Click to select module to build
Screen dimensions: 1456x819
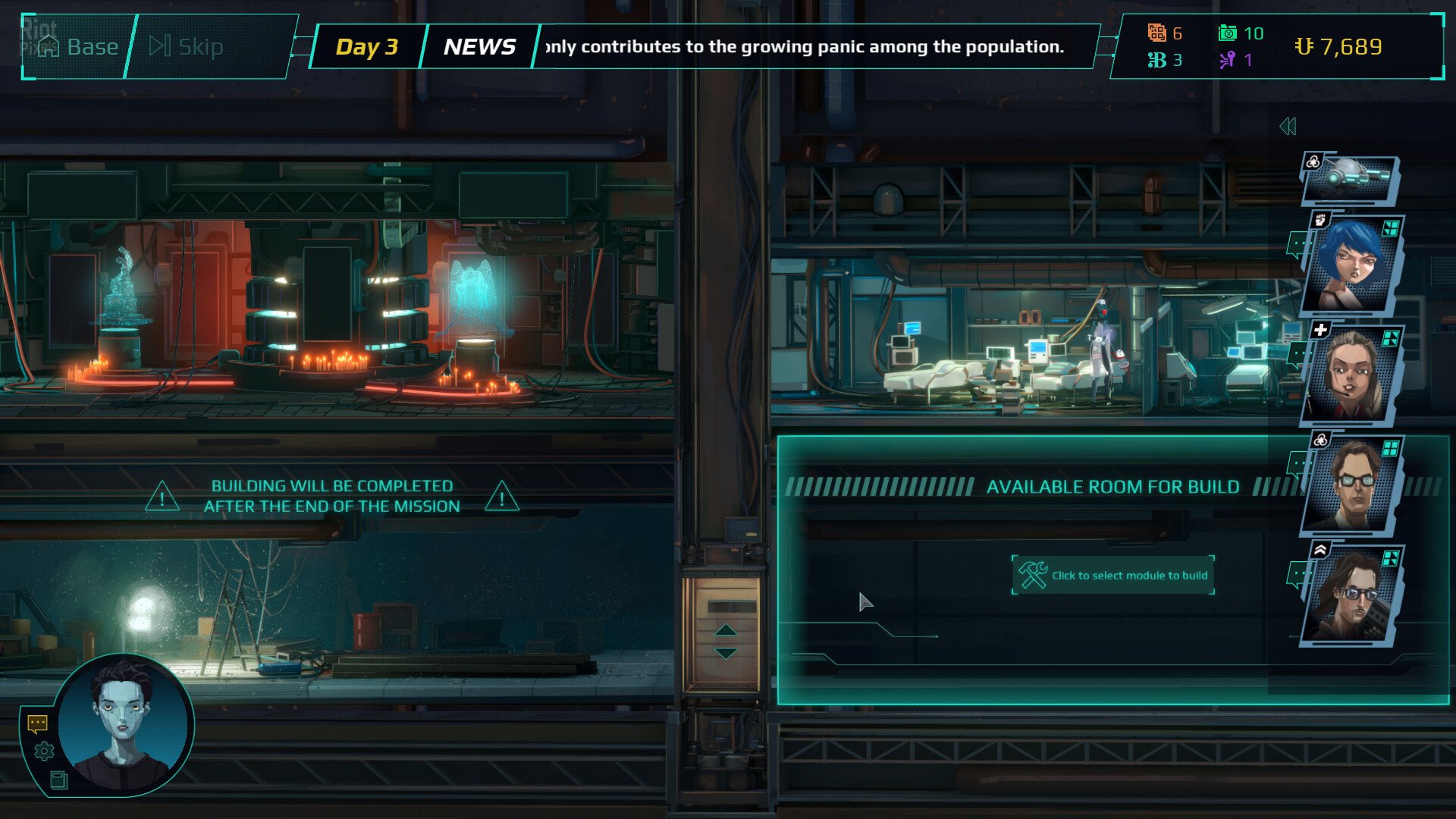1113,576
